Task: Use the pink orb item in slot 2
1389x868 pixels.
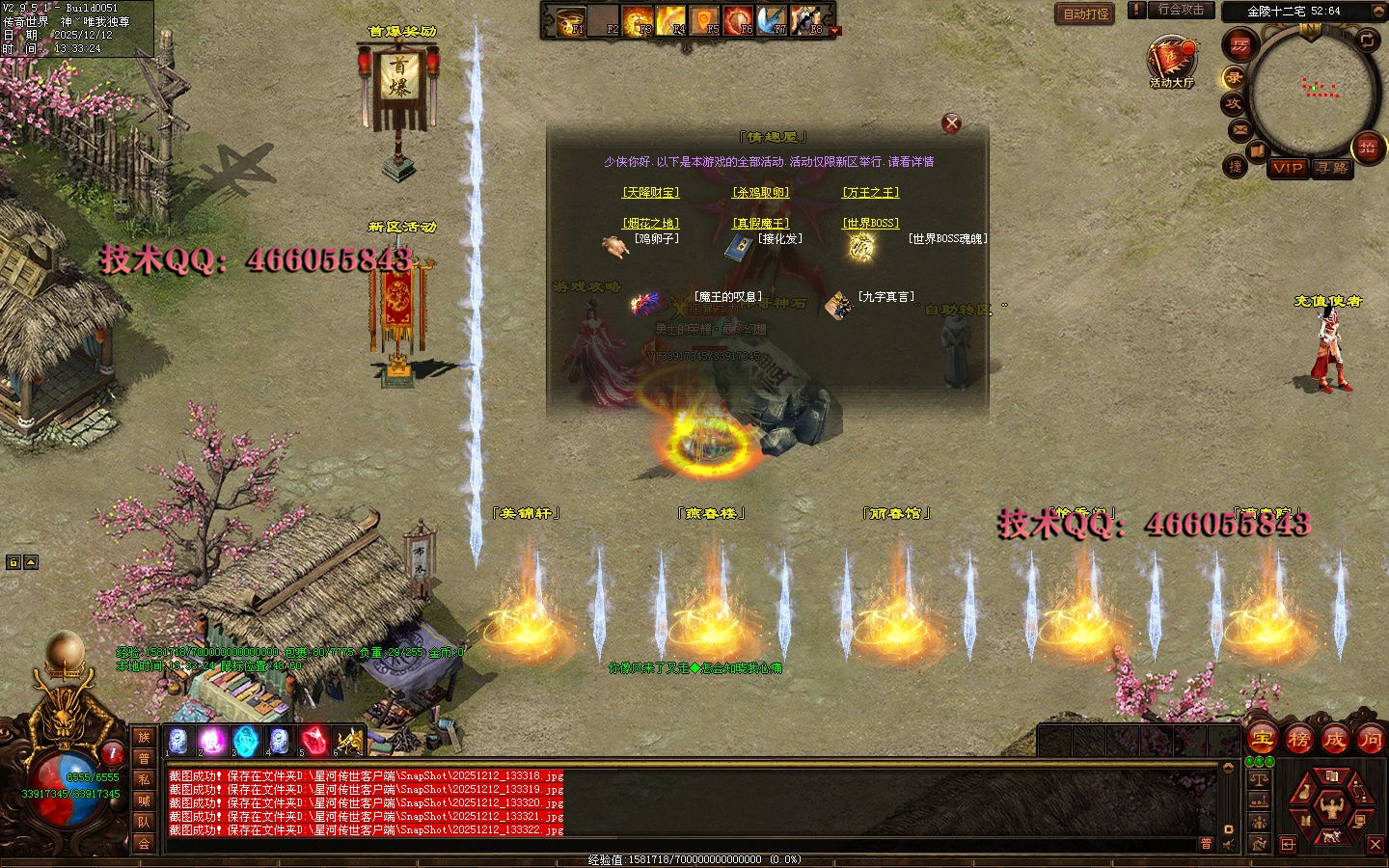Action: [211, 741]
